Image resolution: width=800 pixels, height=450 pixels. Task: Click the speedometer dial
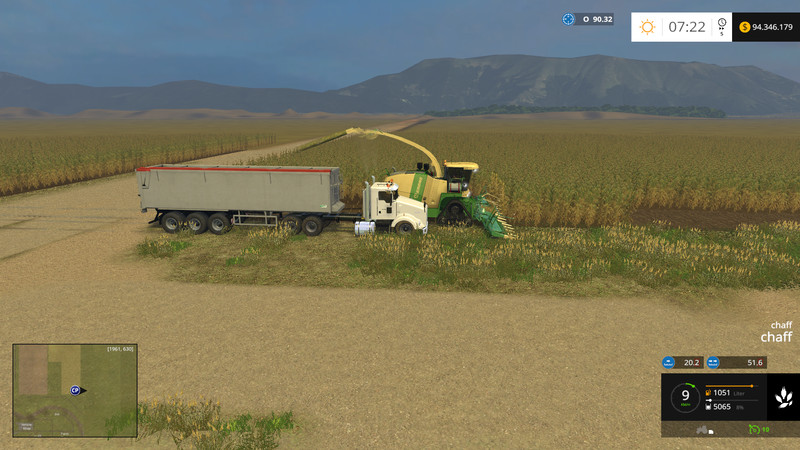(685, 397)
